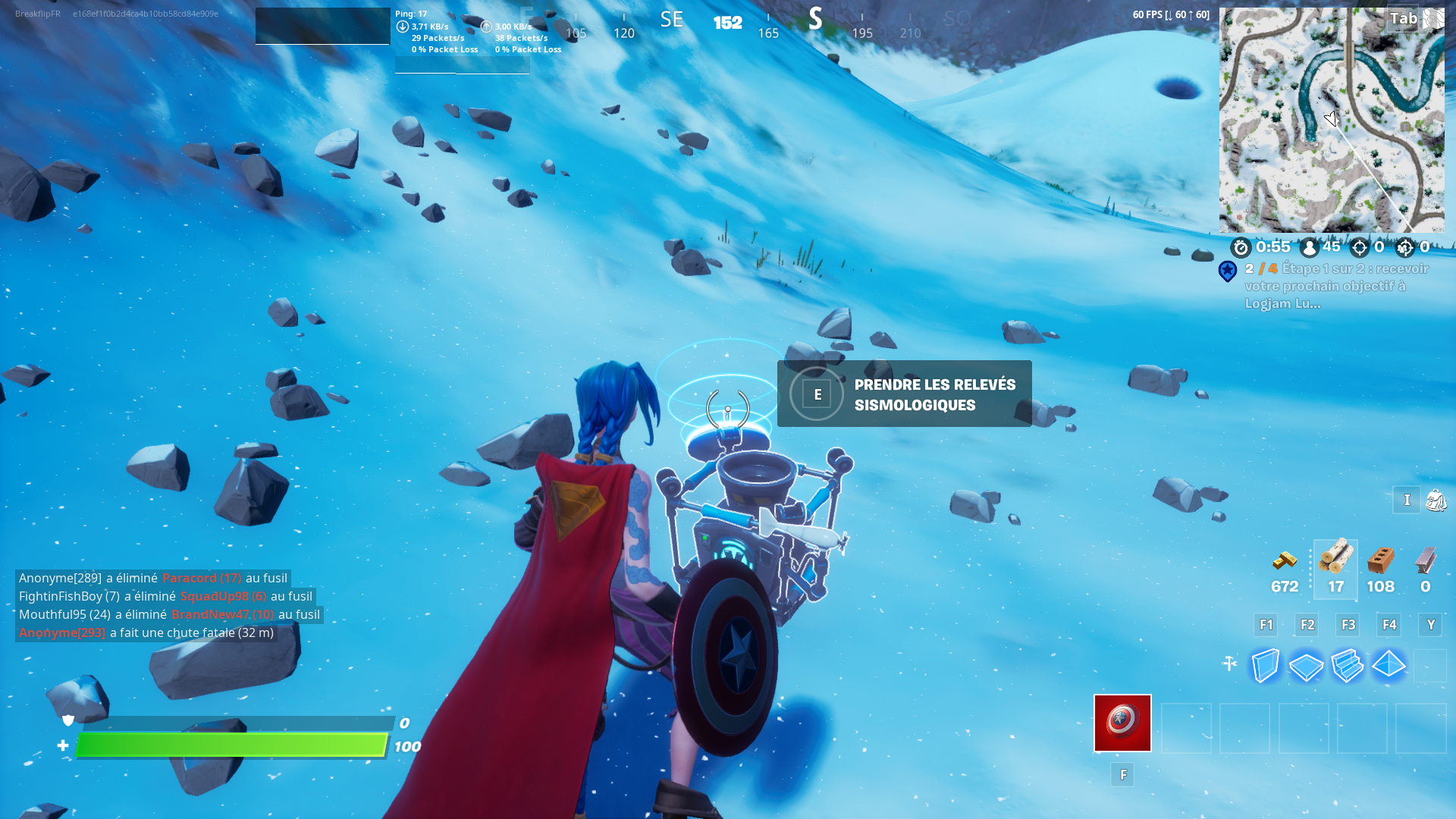The height and width of the screenshot is (819, 1456).
Task: Select the Captain America shield slot
Action: pyautogui.click(x=1122, y=723)
